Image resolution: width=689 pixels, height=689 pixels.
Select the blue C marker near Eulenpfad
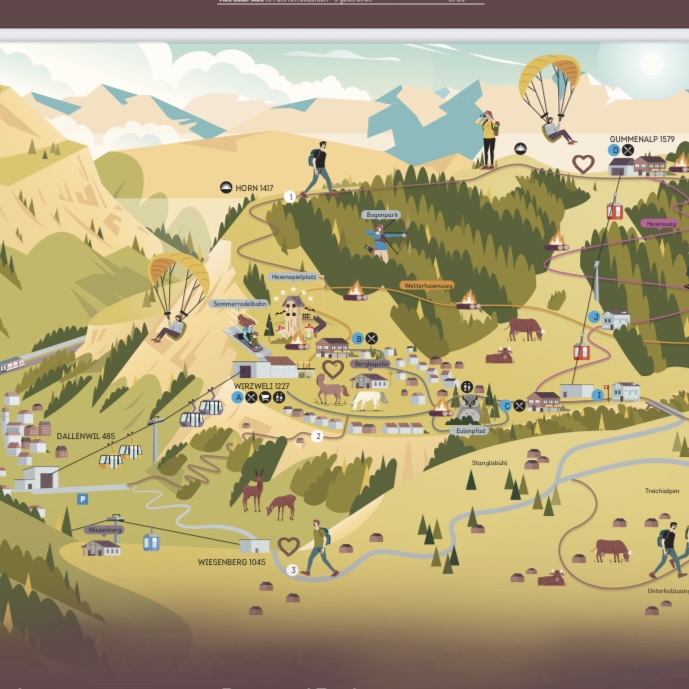coord(506,405)
